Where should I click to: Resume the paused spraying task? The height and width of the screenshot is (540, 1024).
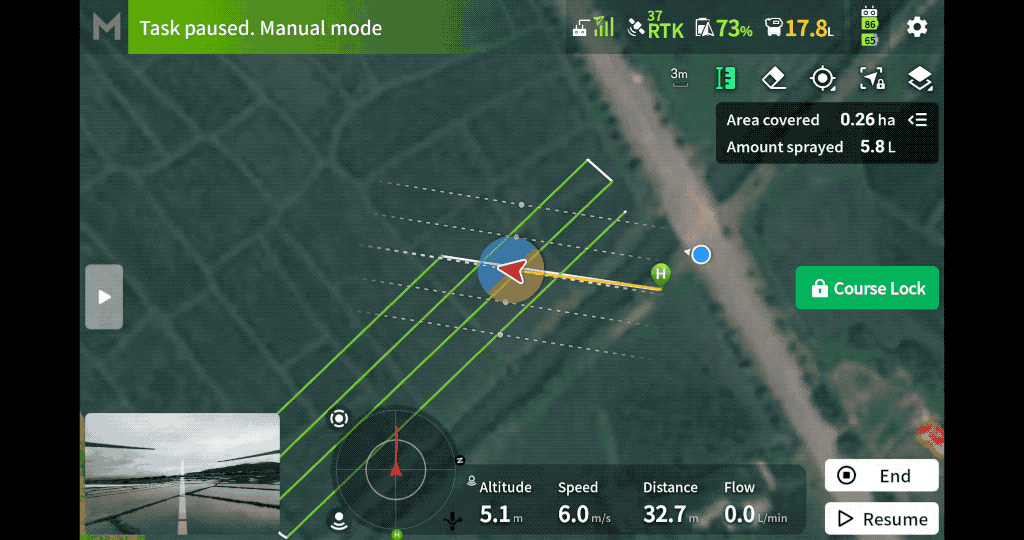pos(881,519)
